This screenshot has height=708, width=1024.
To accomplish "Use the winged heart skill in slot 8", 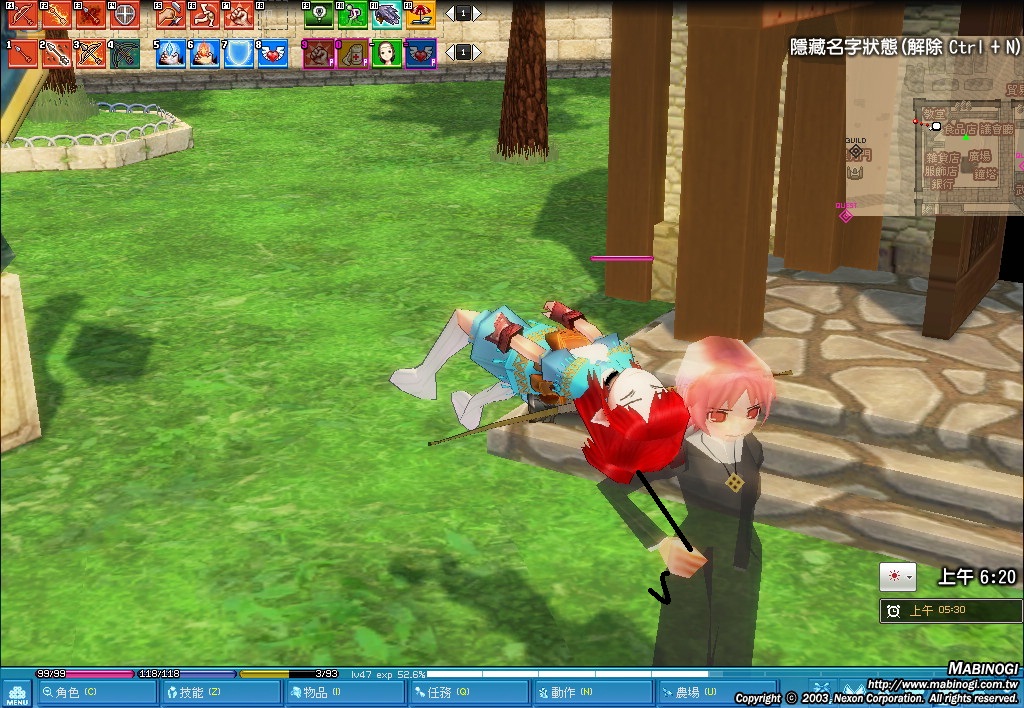I will [272, 52].
